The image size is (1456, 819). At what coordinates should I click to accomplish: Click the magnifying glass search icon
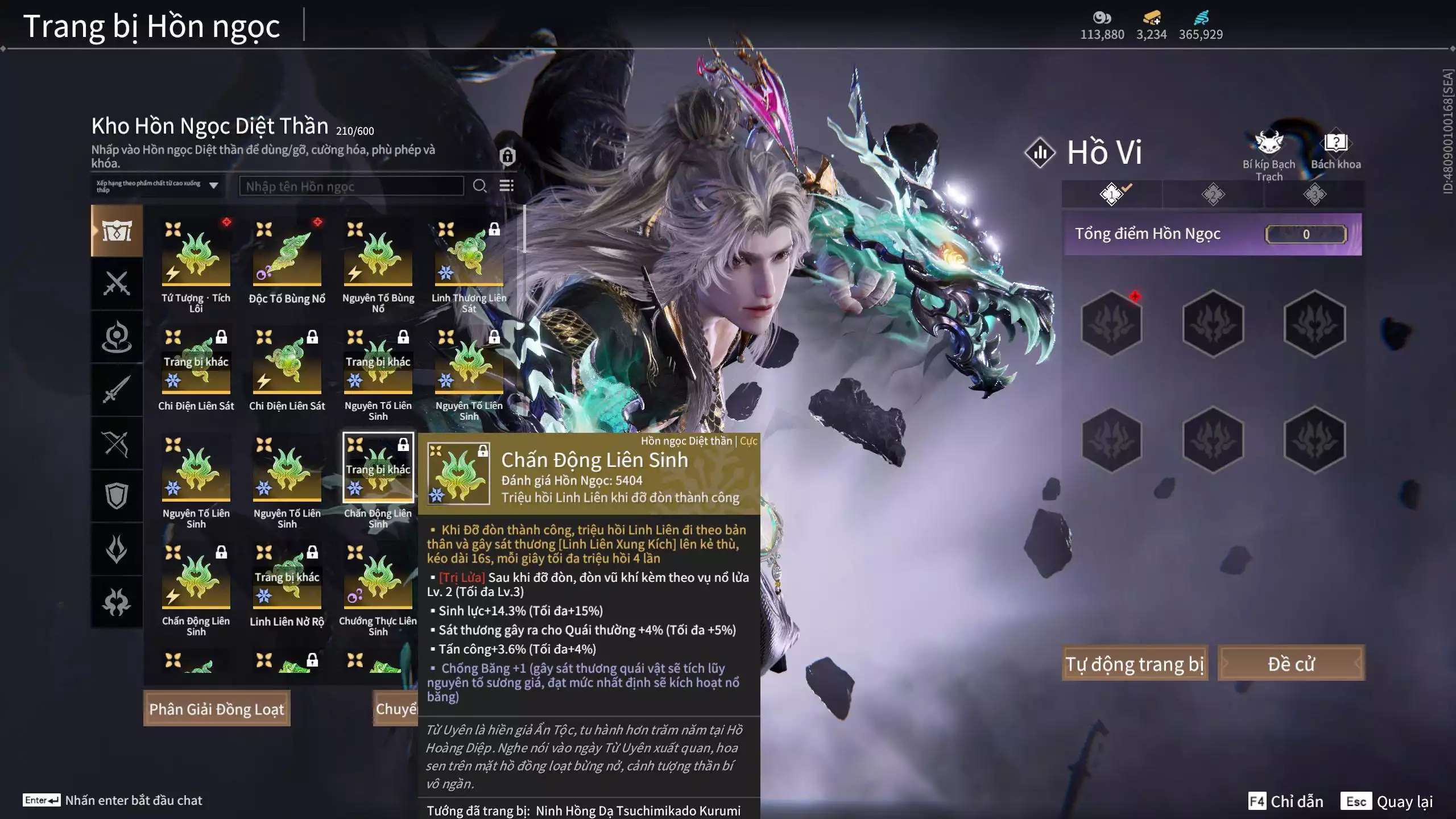479,186
